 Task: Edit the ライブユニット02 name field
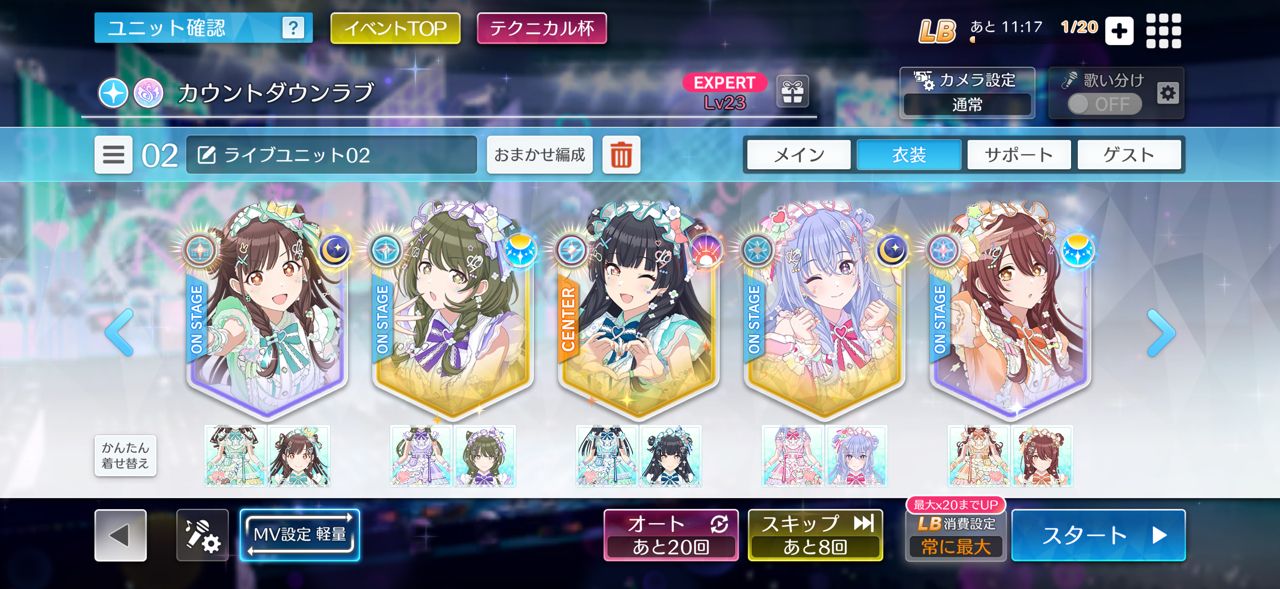[330, 155]
